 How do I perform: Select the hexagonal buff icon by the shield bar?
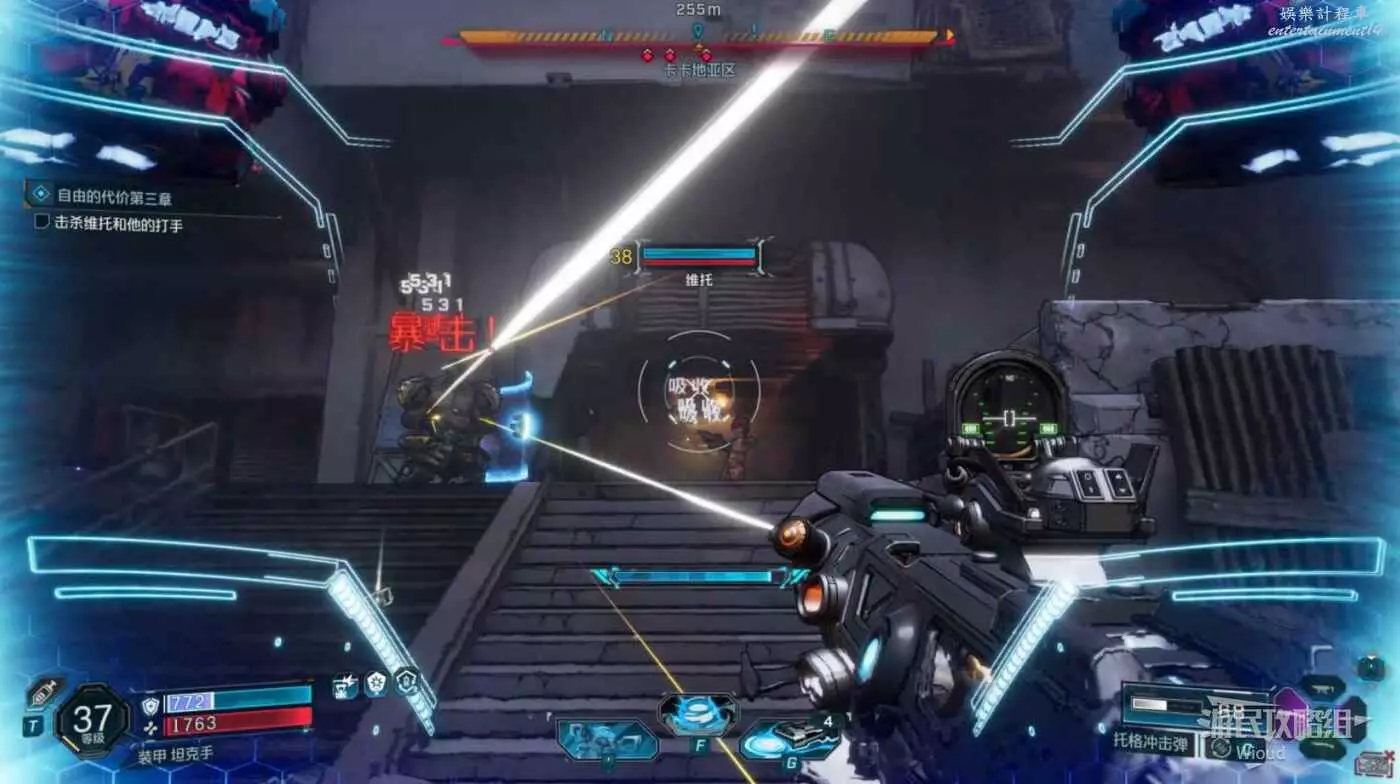pyautogui.click(x=406, y=682)
